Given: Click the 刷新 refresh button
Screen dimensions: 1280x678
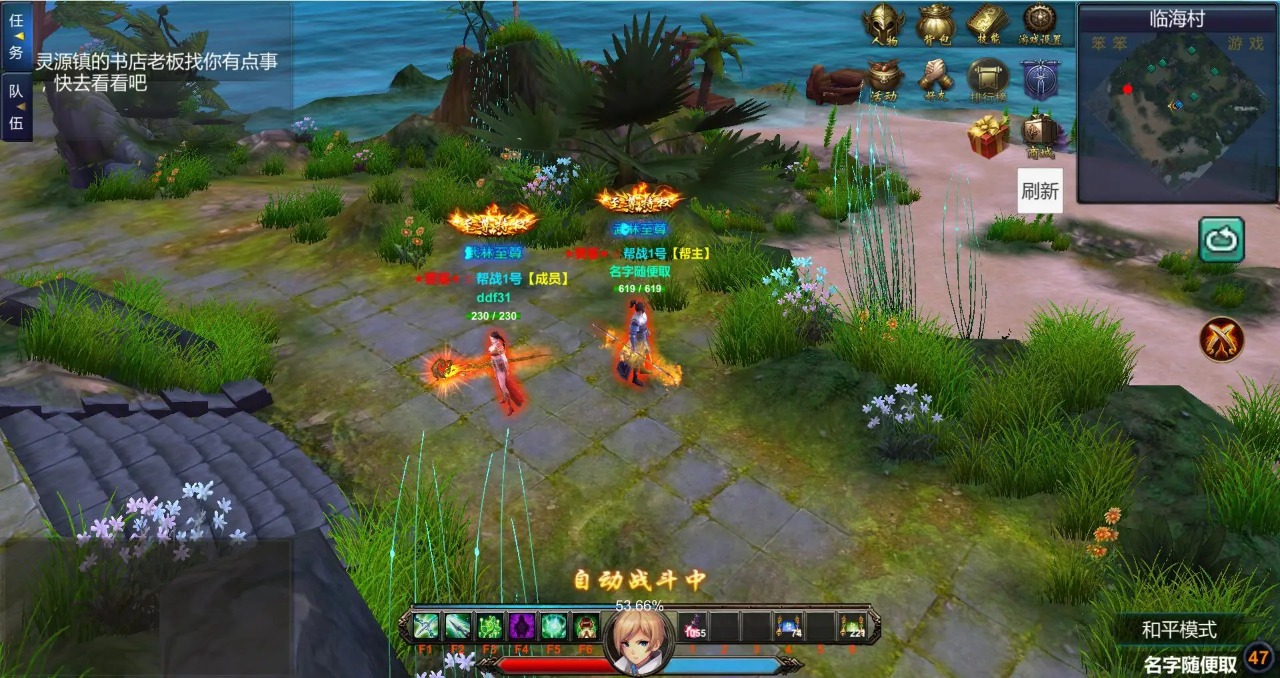Looking at the screenshot, I should tap(1040, 190).
